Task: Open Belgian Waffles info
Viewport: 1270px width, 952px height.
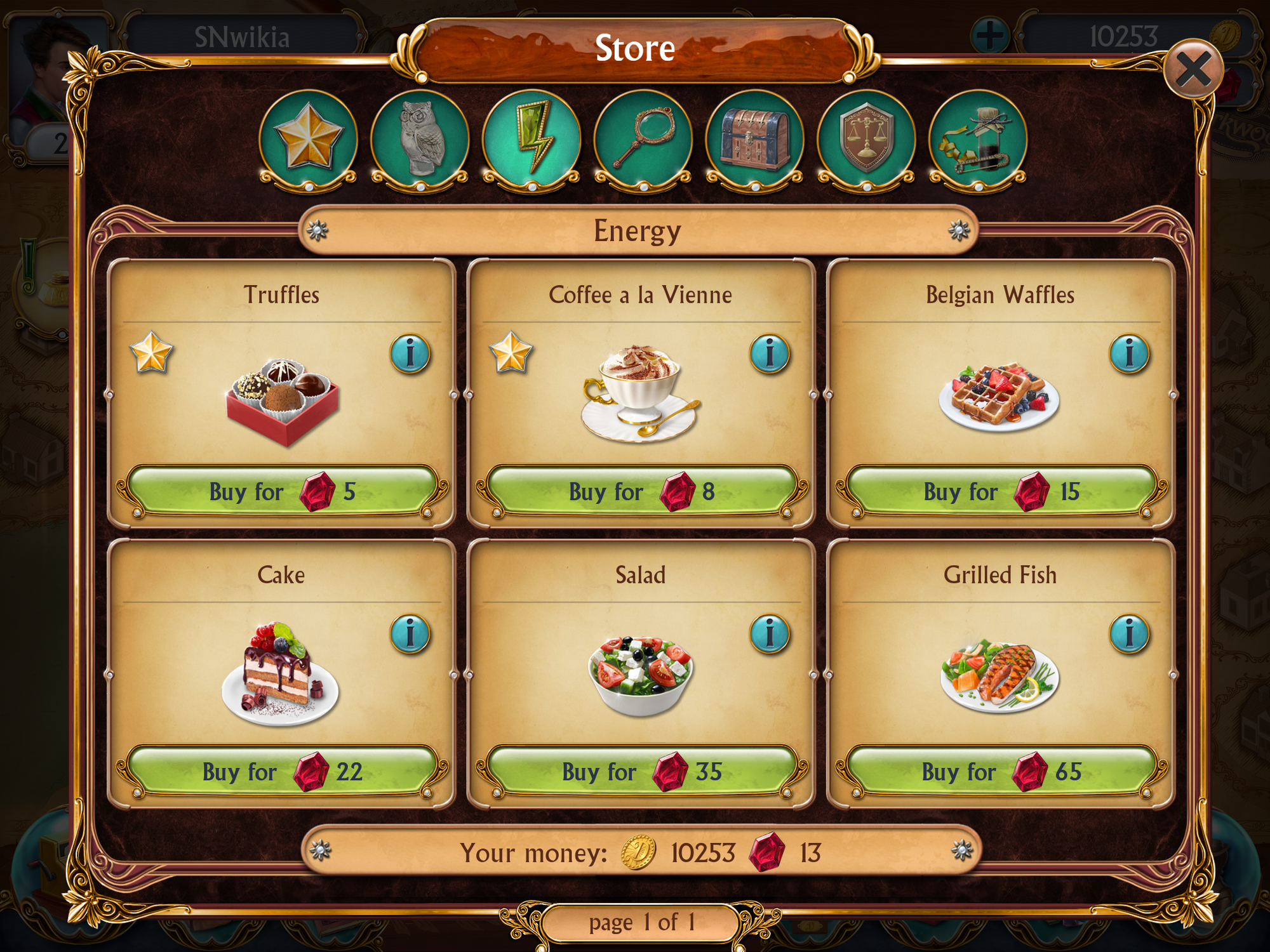Action: click(1129, 354)
